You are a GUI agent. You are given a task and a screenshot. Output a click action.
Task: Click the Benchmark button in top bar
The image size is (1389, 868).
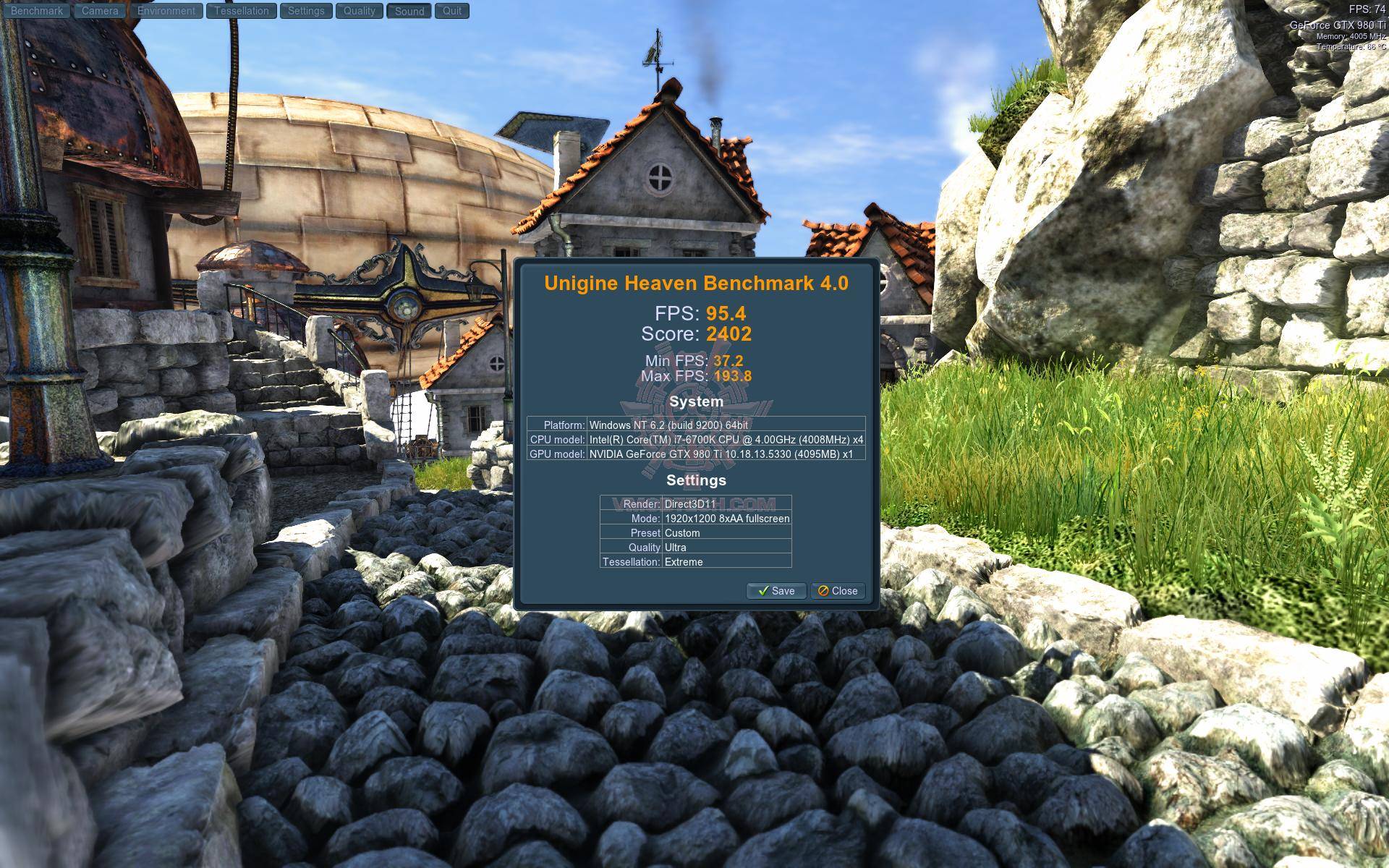click(37, 11)
